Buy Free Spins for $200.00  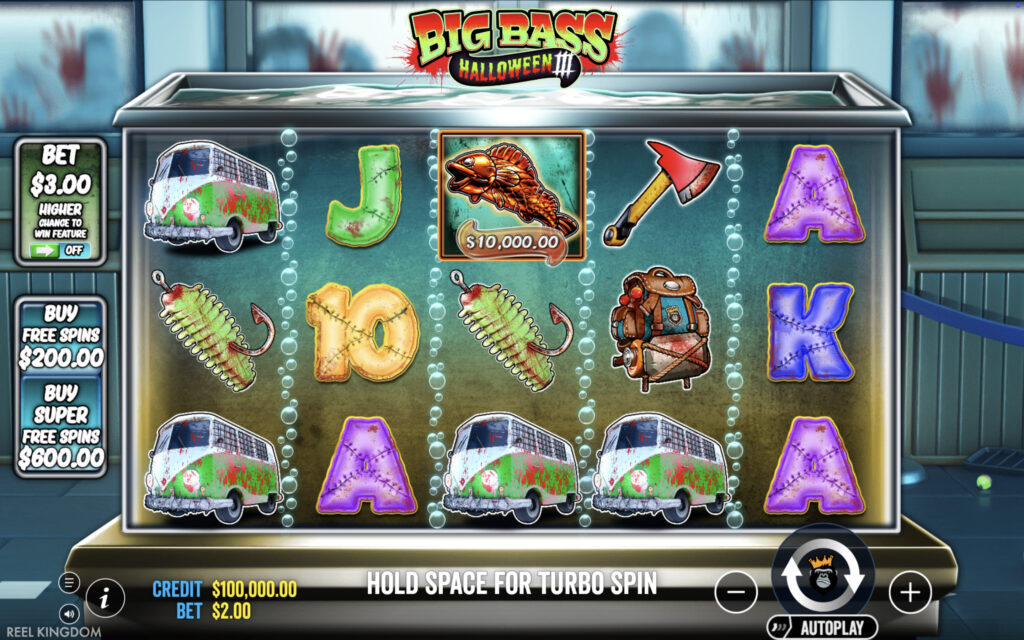tap(61, 335)
